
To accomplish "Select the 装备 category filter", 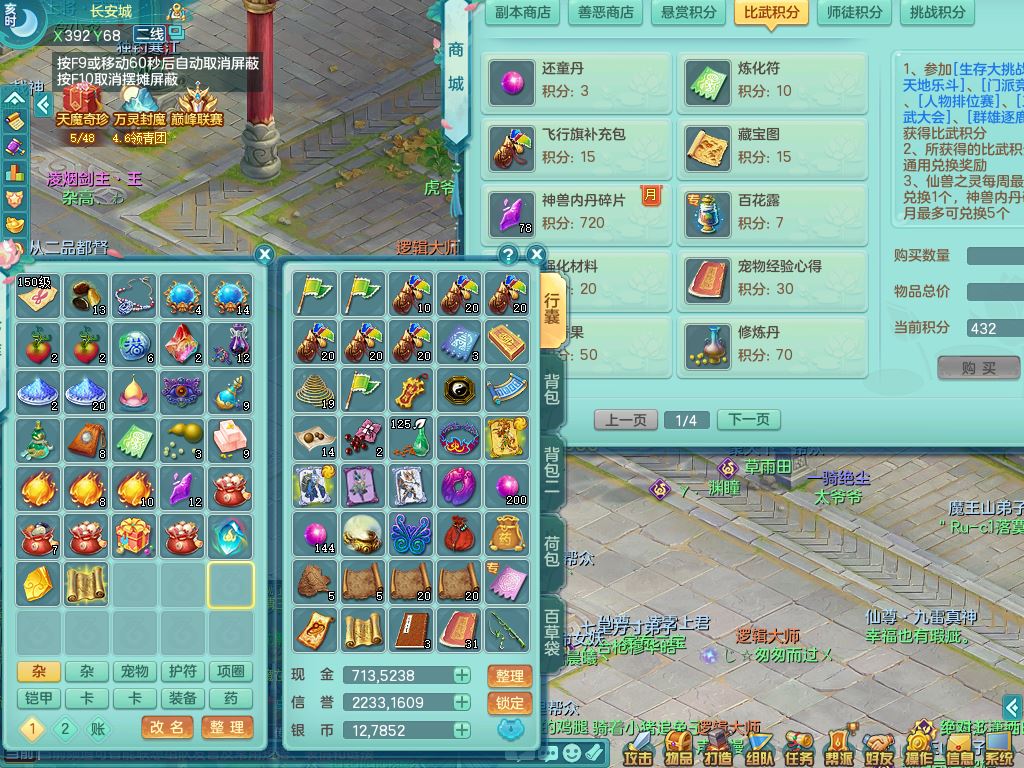I will (x=183, y=698).
